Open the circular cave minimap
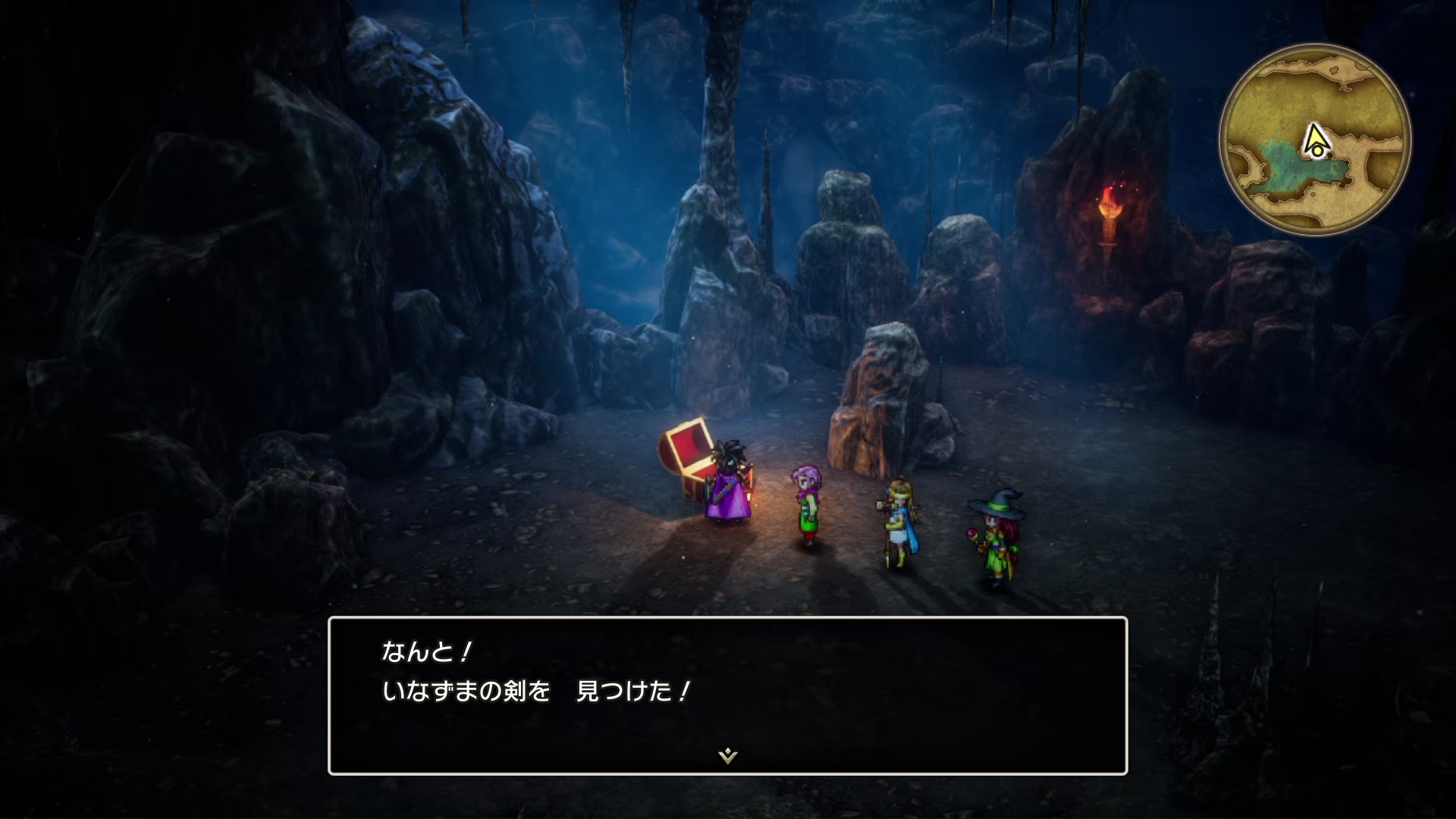This screenshot has height=819, width=1456. pyautogui.click(x=1315, y=140)
